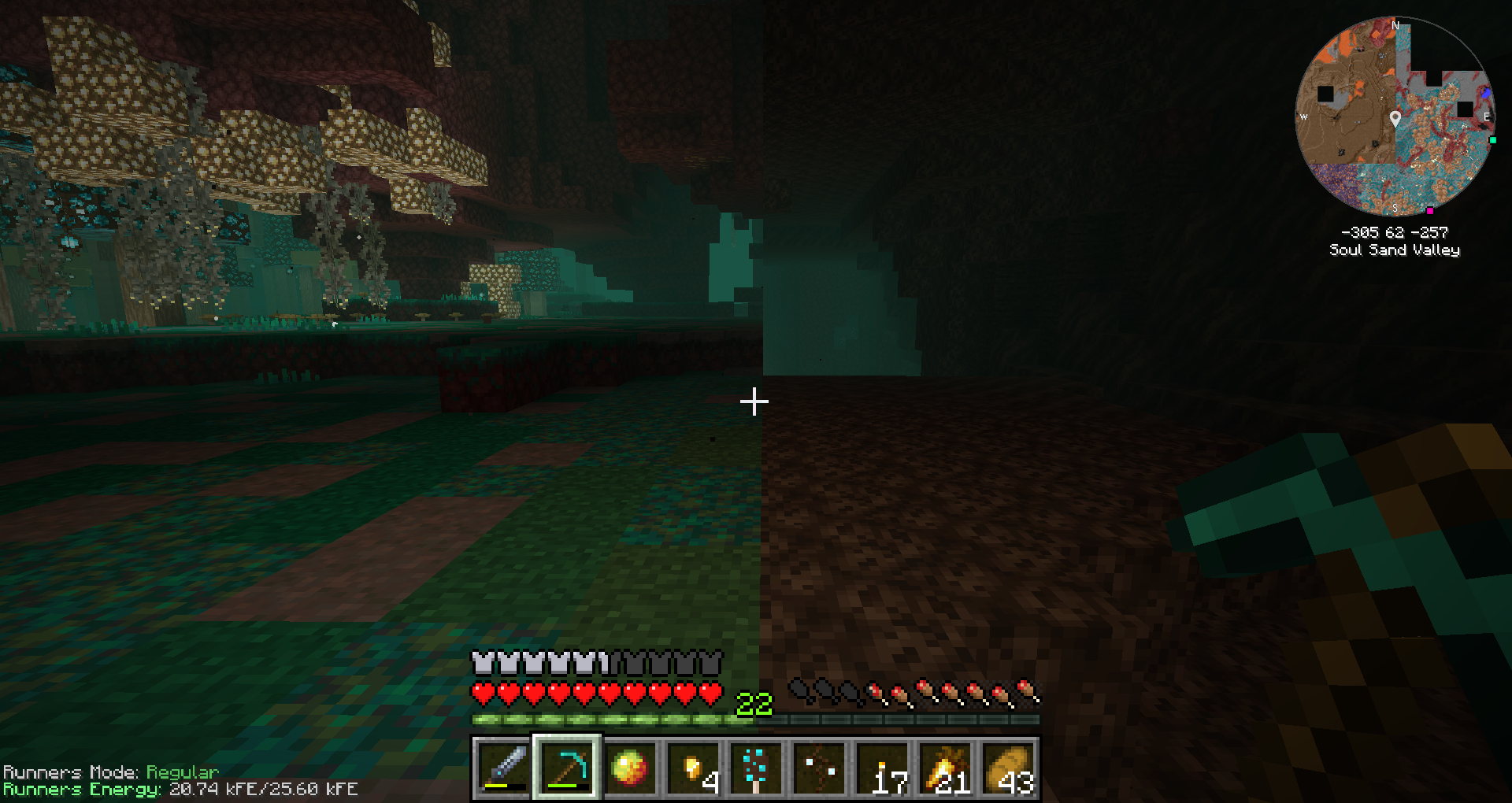Select the diamond pickaxe hotbar slot
This screenshot has height=803, width=1512.
tap(567, 768)
